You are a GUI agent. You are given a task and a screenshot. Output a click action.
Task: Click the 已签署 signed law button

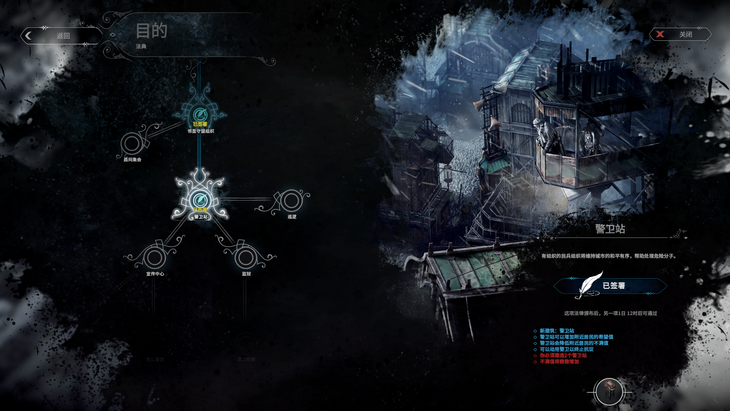pos(609,285)
